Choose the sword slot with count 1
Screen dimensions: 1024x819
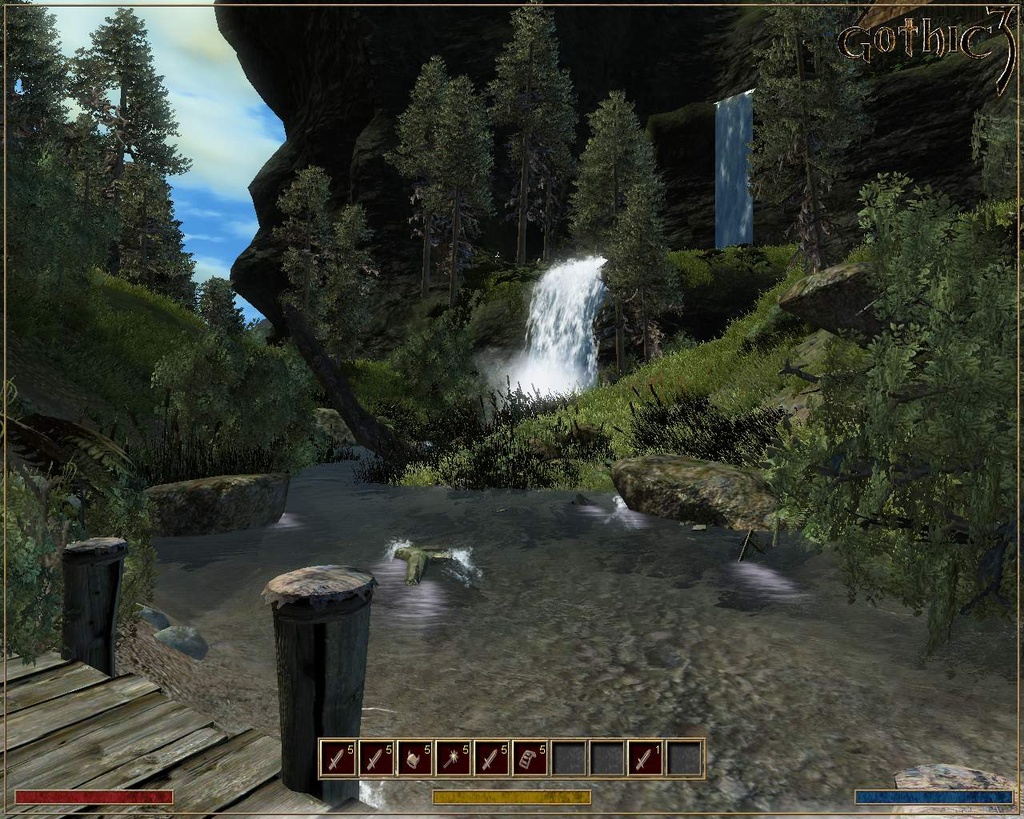pos(646,759)
